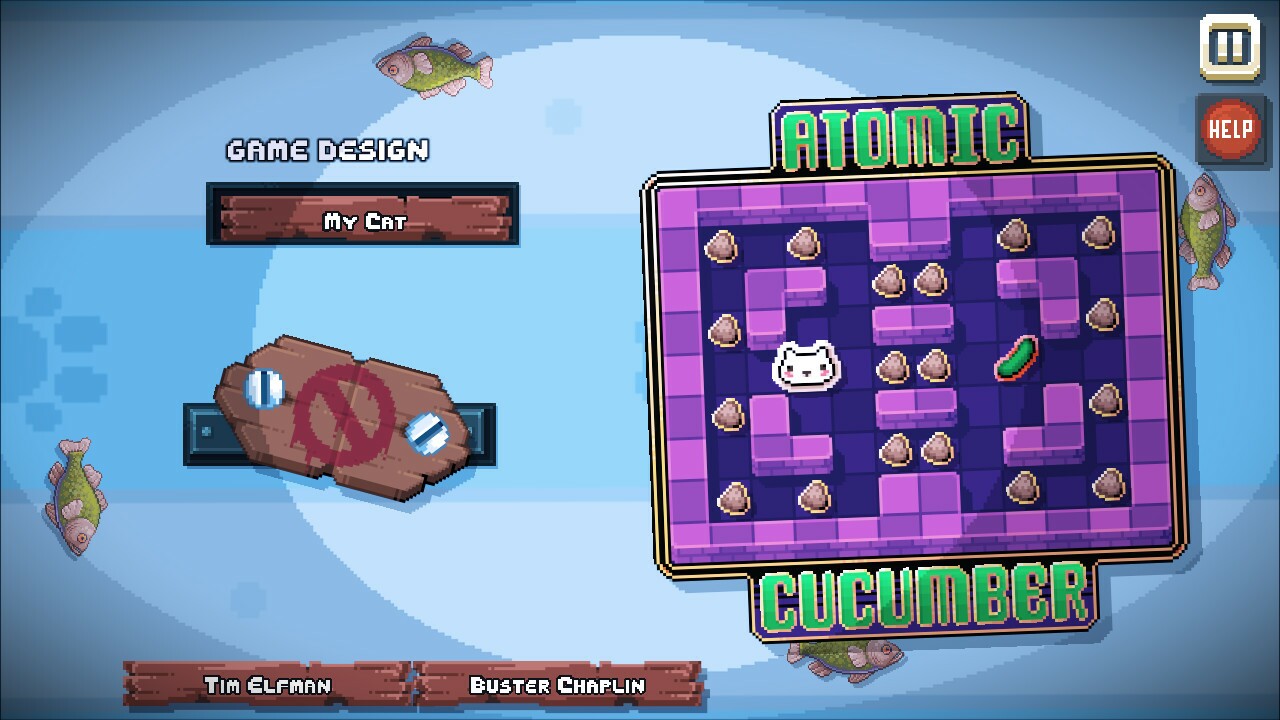Viewport: 1280px width, 720px height.
Task: Click the GAME DESIGN heading text
Action: [x=327, y=150]
